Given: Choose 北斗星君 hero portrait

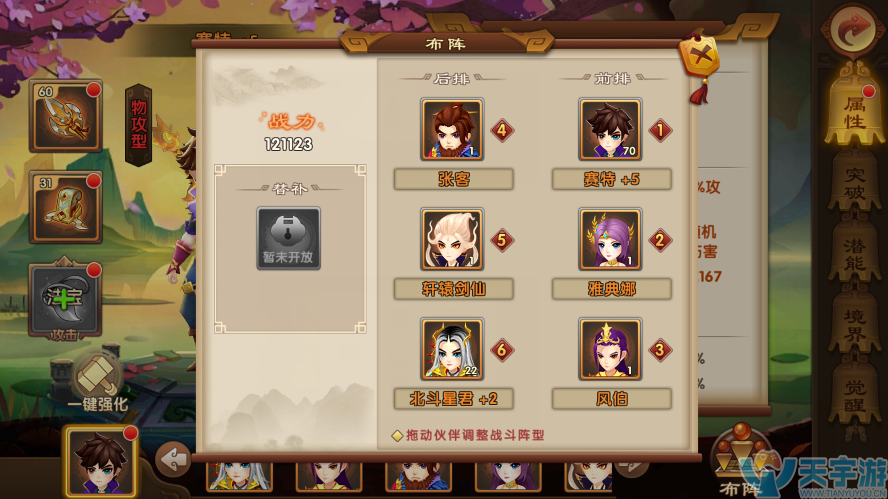Looking at the screenshot, I should (452, 349).
